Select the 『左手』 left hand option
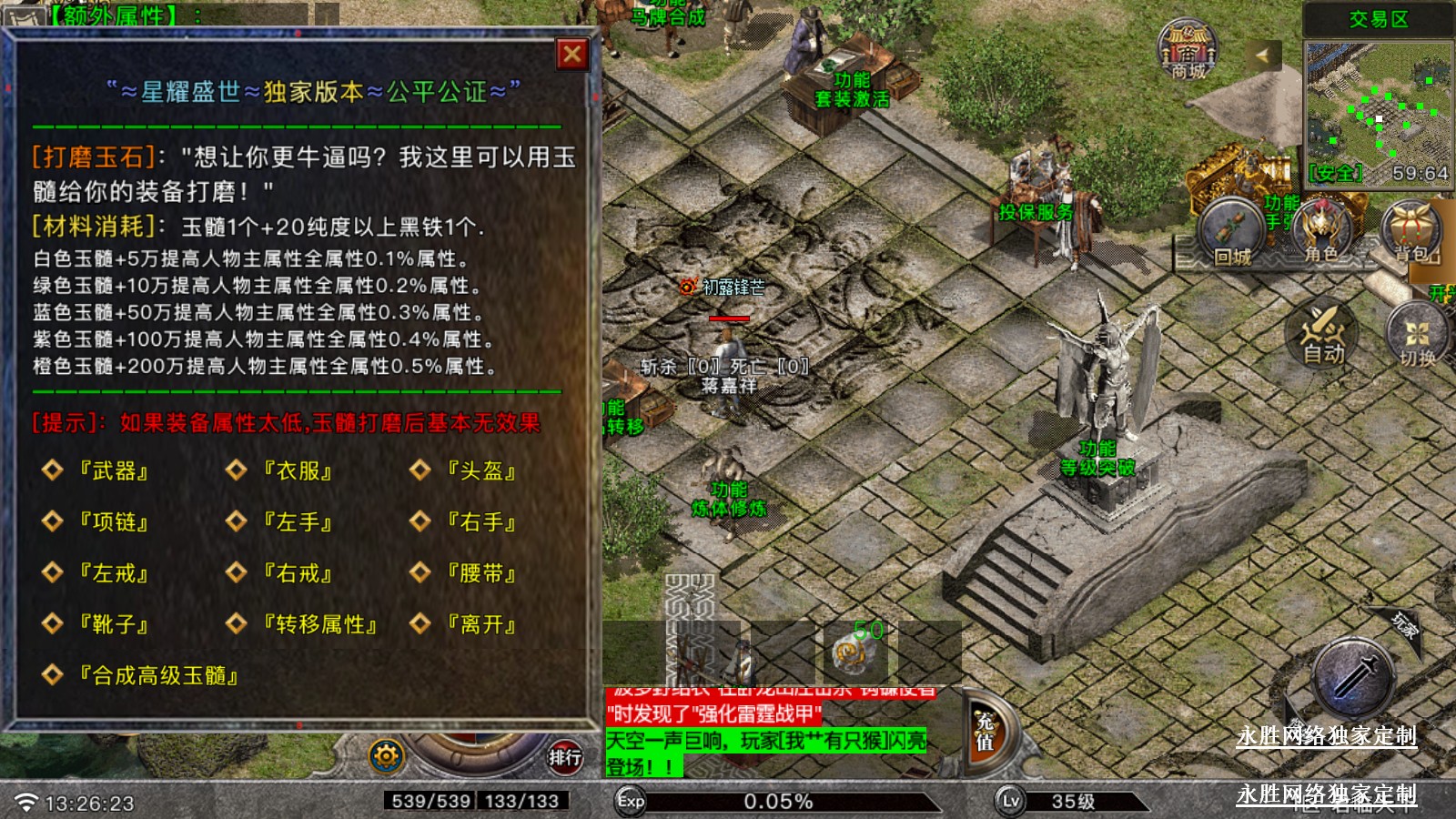The width and height of the screenshot is (1456, 819). [x=297, y=521]
